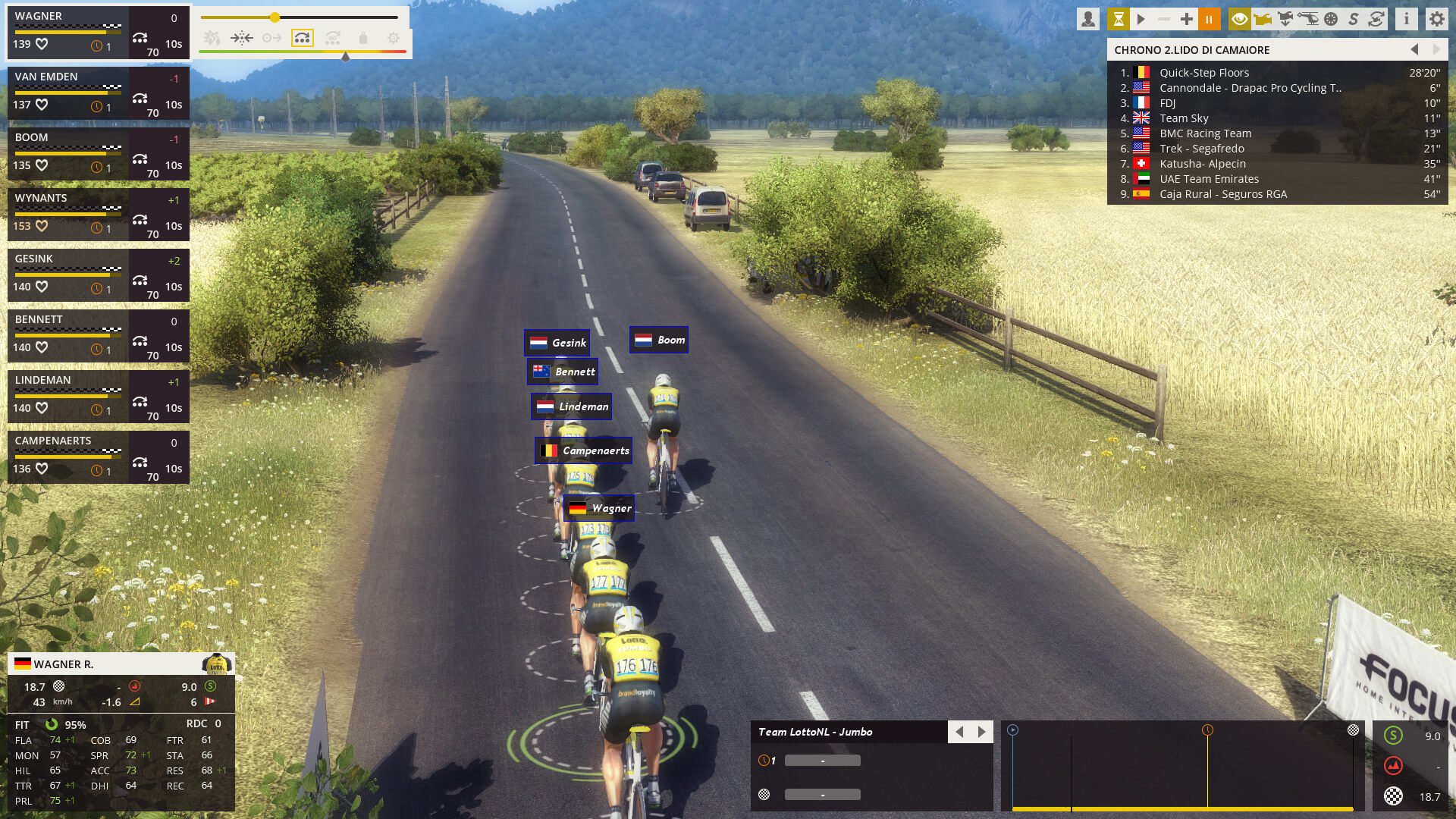Give Wagner a drink from the bottle icon
Image resolution: width=1456 pixels, height=819 pixels.
363,36
